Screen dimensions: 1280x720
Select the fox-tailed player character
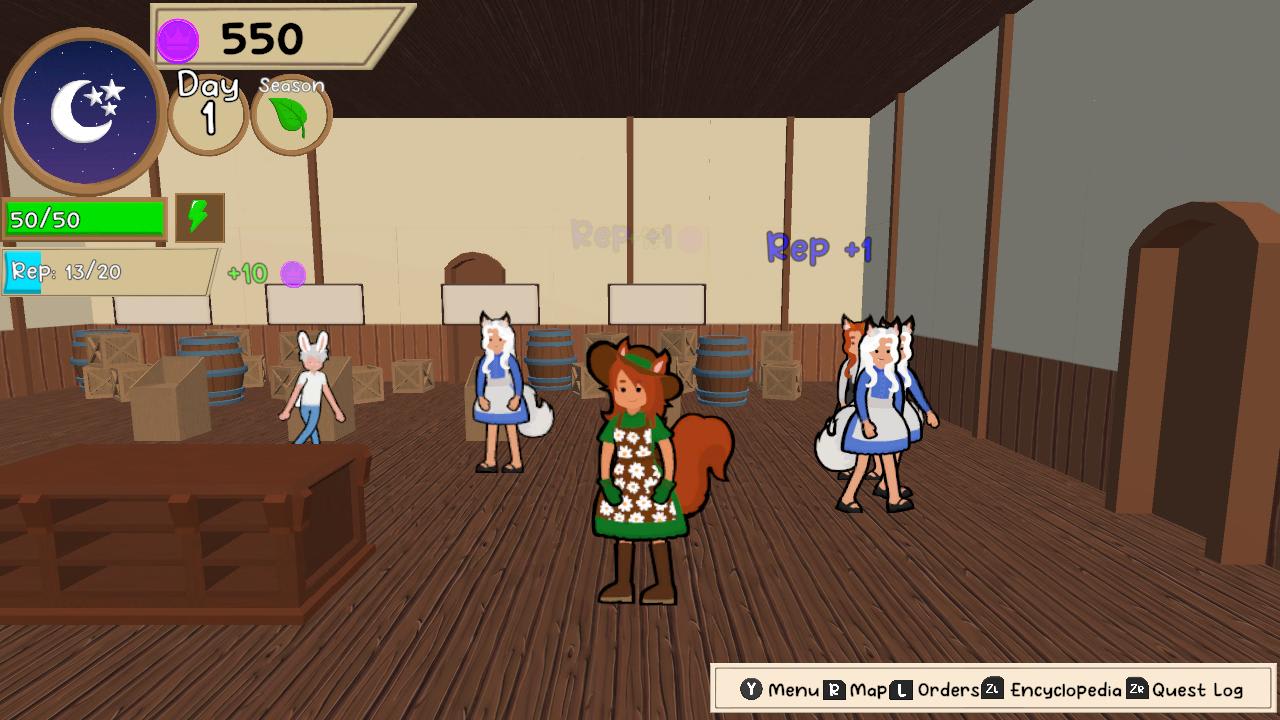[640, 470]
